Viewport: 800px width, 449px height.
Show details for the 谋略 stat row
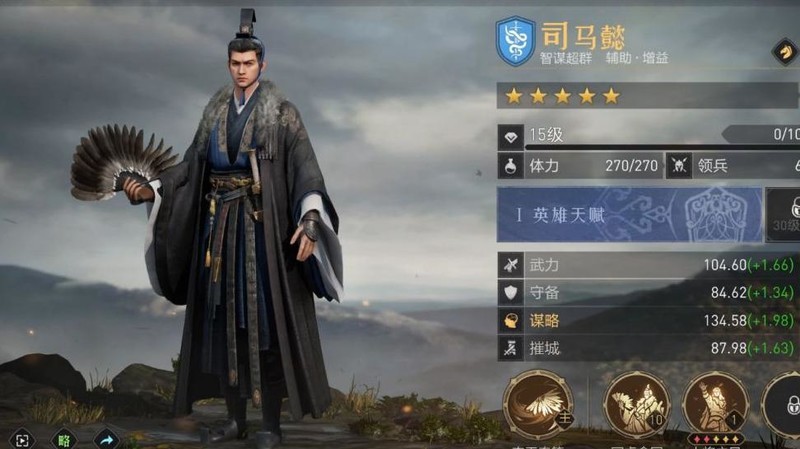pos(648,321)
